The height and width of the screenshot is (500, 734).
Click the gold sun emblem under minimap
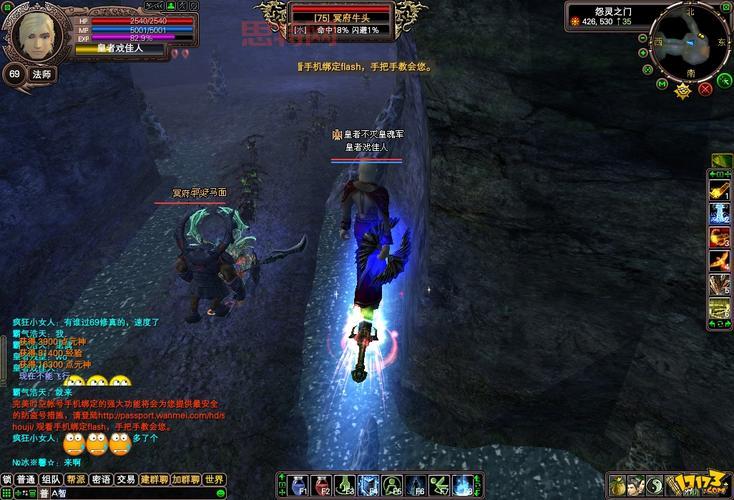[683, 90]
